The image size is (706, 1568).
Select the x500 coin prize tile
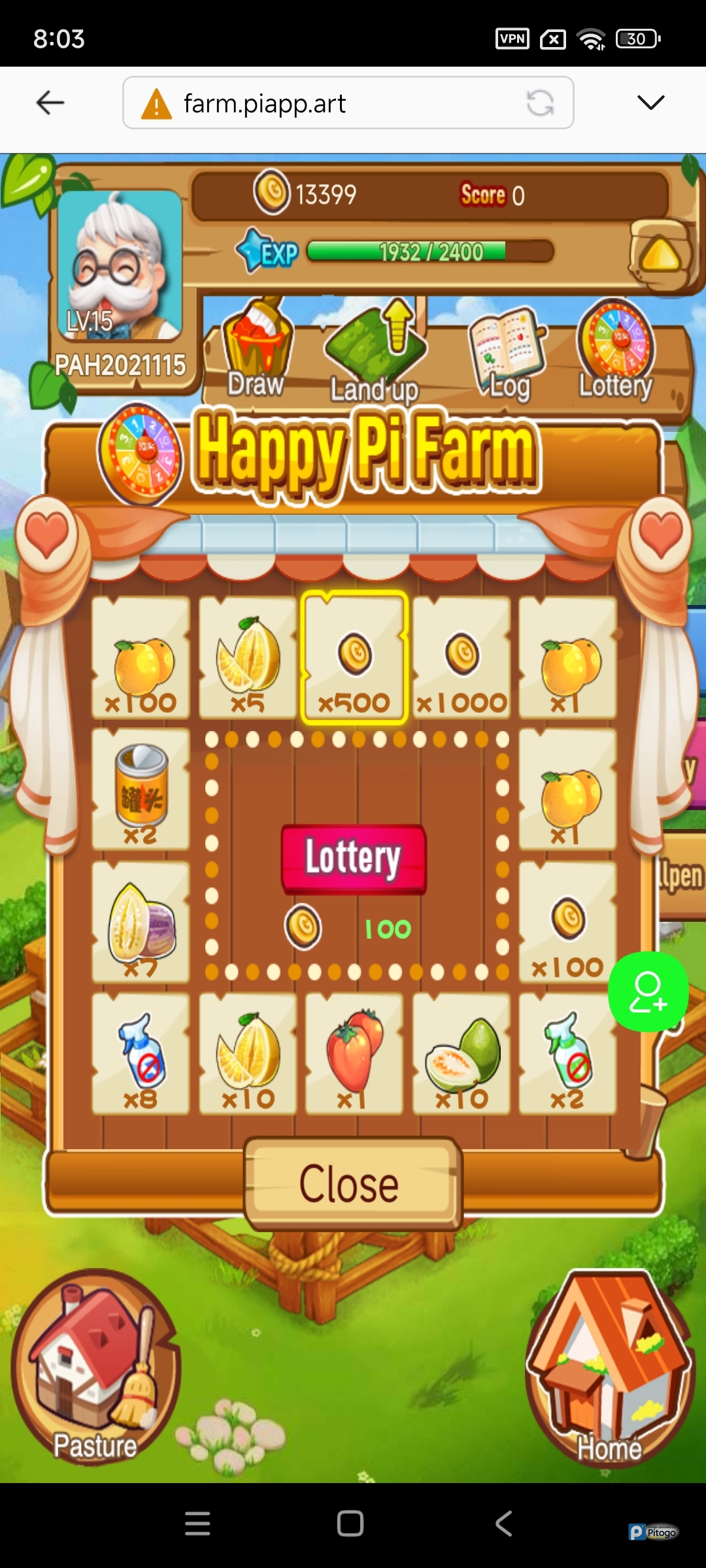pyautogui.click(x=354, y=658)
